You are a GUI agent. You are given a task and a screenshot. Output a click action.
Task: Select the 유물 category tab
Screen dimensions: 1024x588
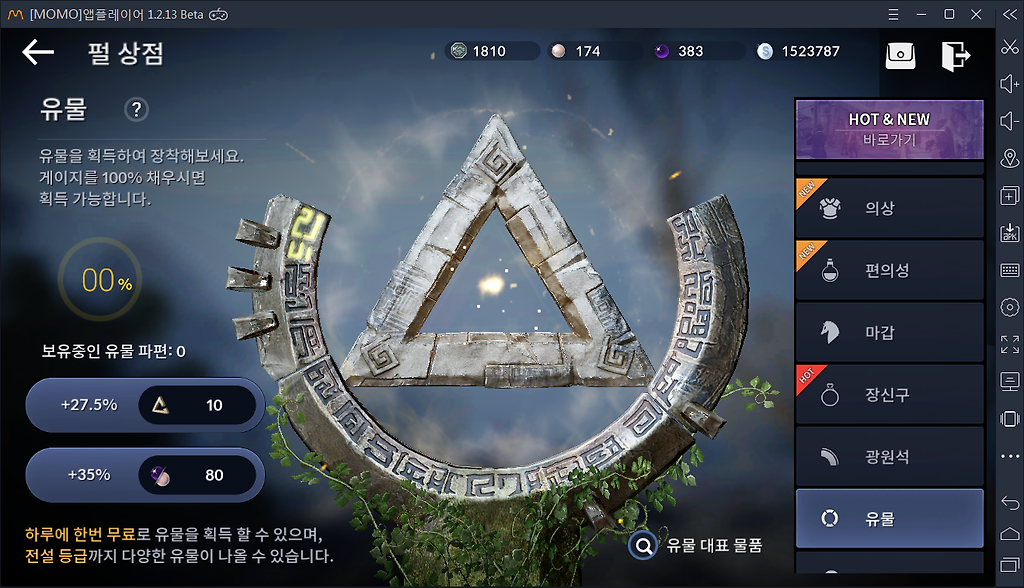click(889, 519)
